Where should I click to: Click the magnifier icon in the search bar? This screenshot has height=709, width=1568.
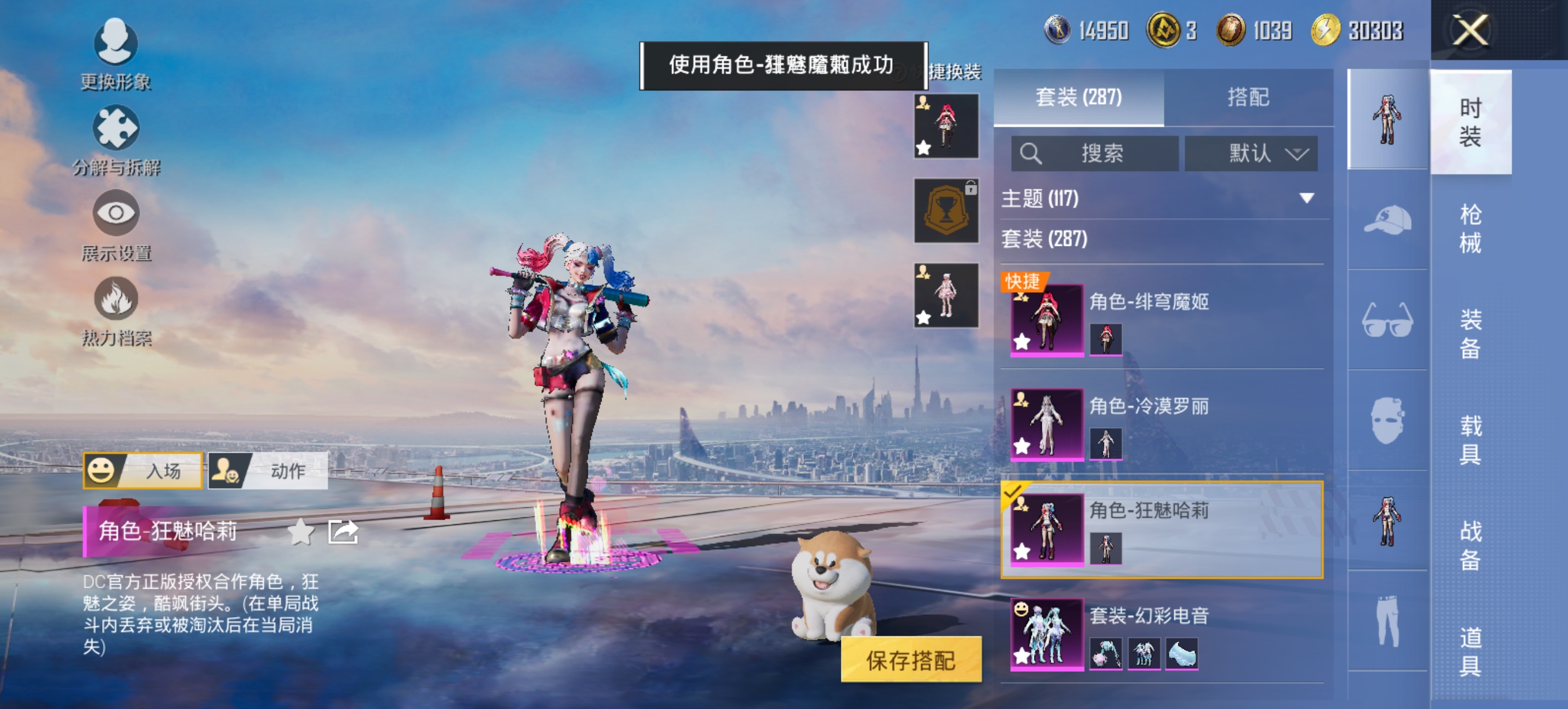click(1031, 153)
